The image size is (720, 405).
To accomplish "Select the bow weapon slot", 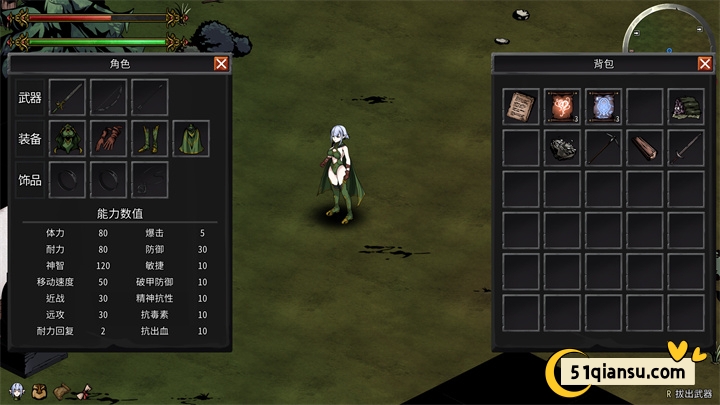I will tap(108, 98).
